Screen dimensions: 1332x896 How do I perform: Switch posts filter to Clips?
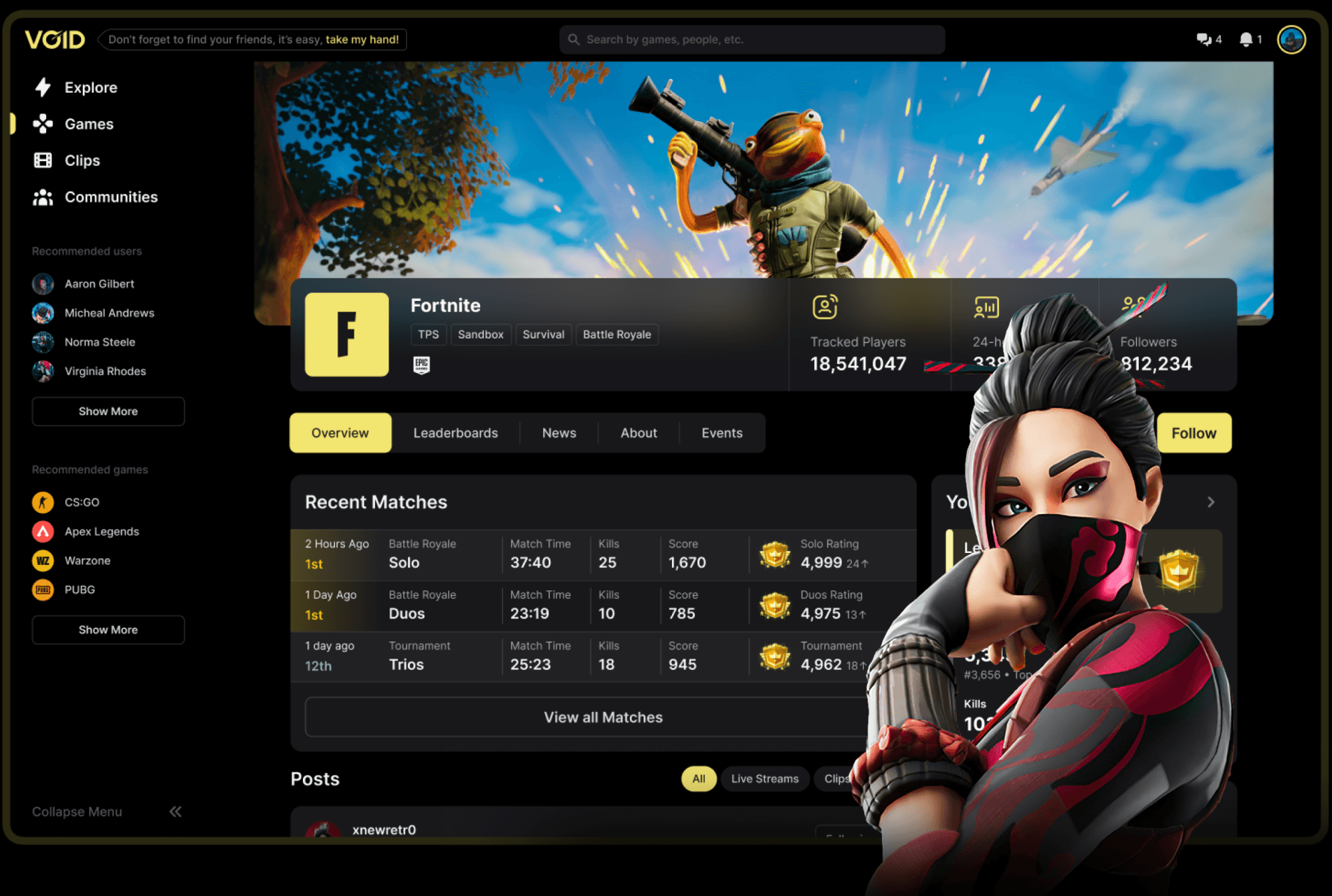coord(836,778)
